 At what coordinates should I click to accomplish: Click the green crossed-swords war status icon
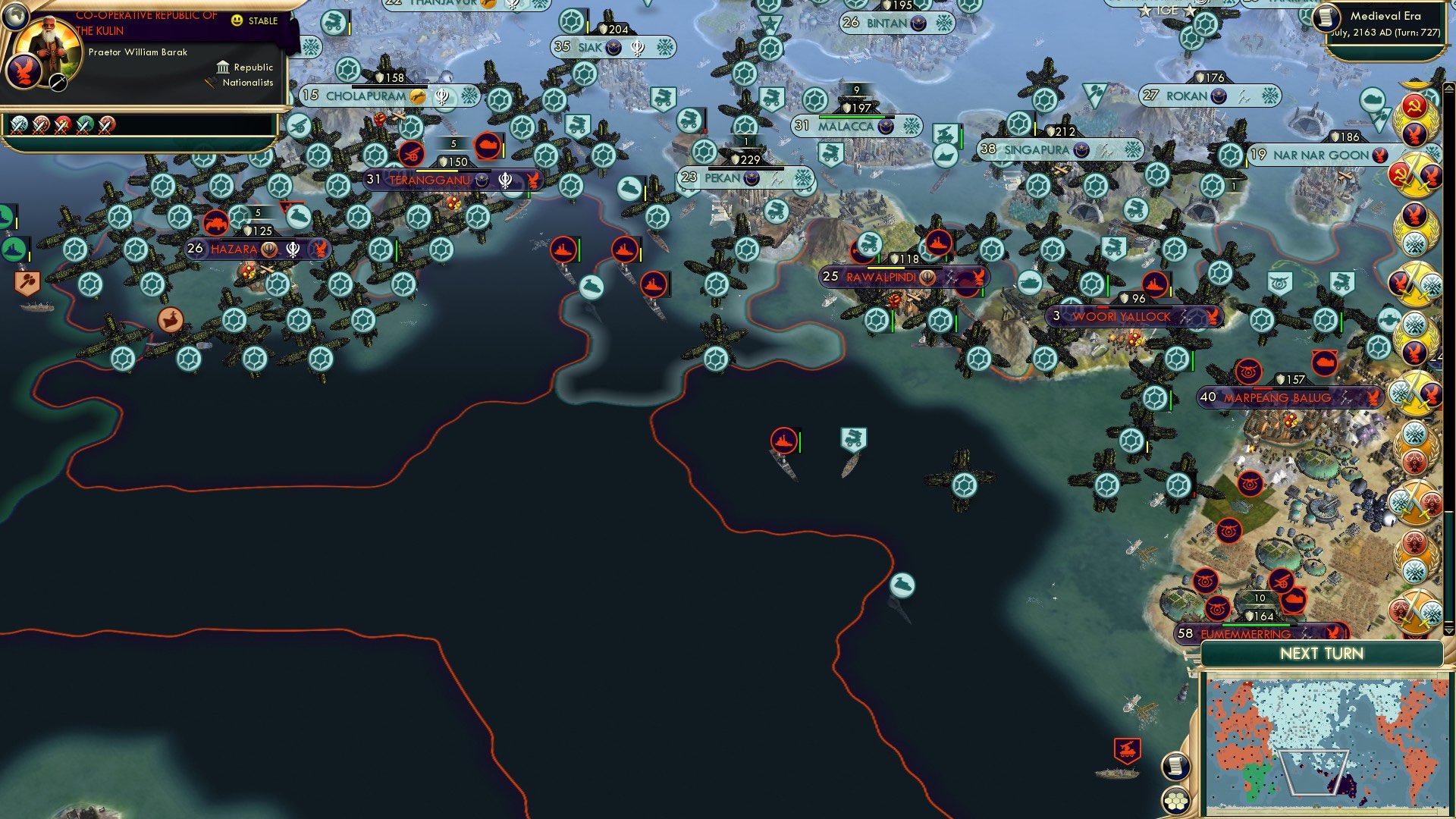coord(83,126)
